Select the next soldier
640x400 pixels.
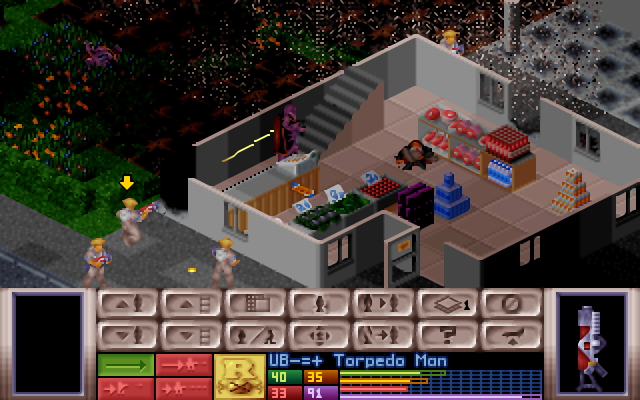383,303
